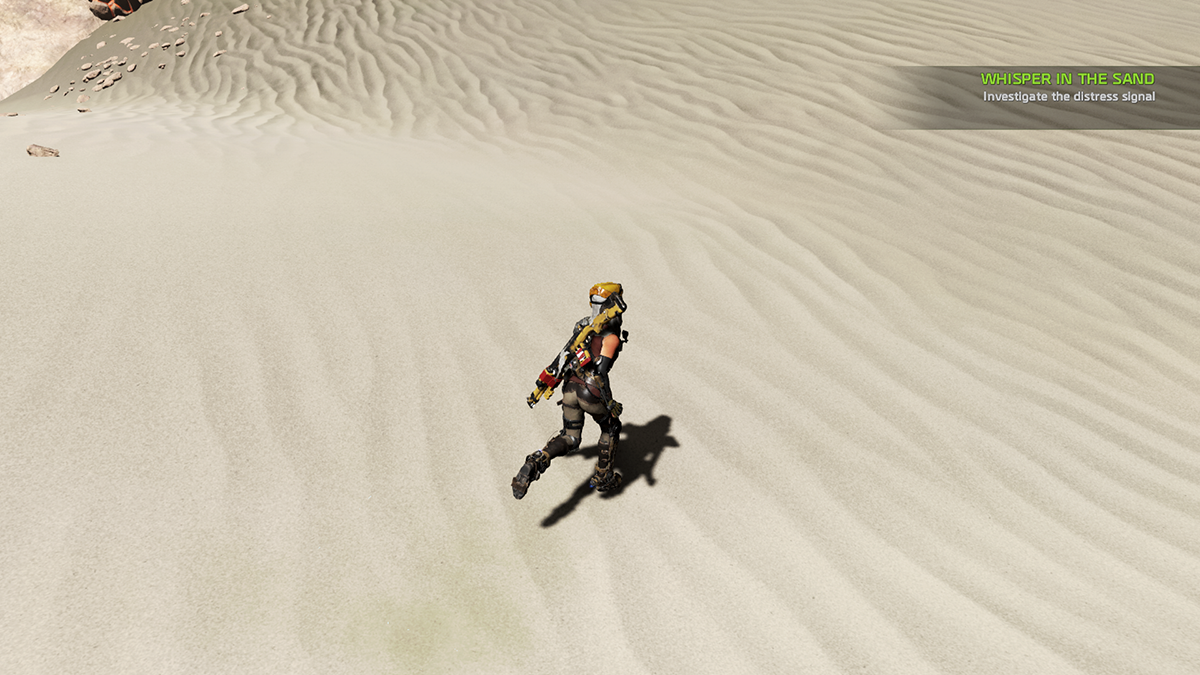Image resolution: width=1200 pixels, height=675 pixels.
Task: Open the Whisper in the Sand quest tracker
Action: (1067, 79)
